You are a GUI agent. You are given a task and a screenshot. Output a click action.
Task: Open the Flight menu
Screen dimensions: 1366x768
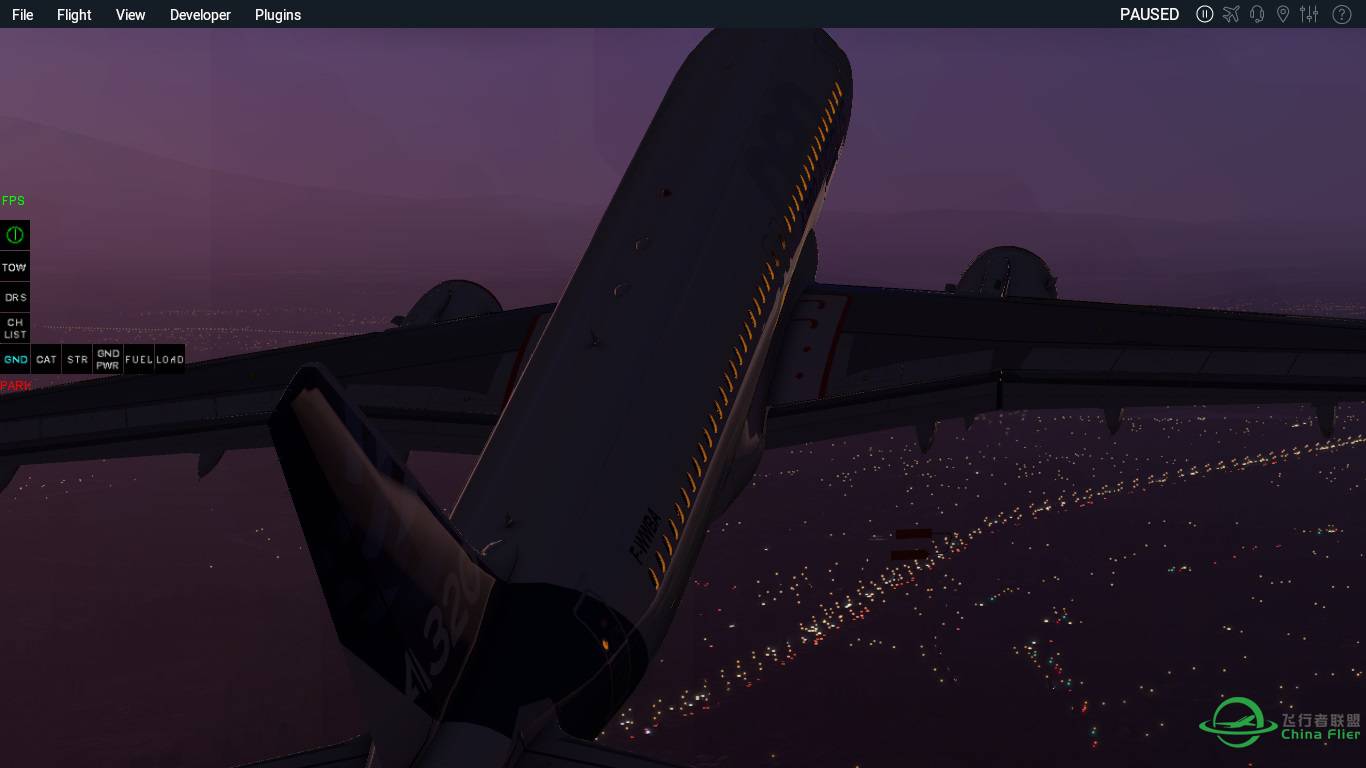(73, 14)
